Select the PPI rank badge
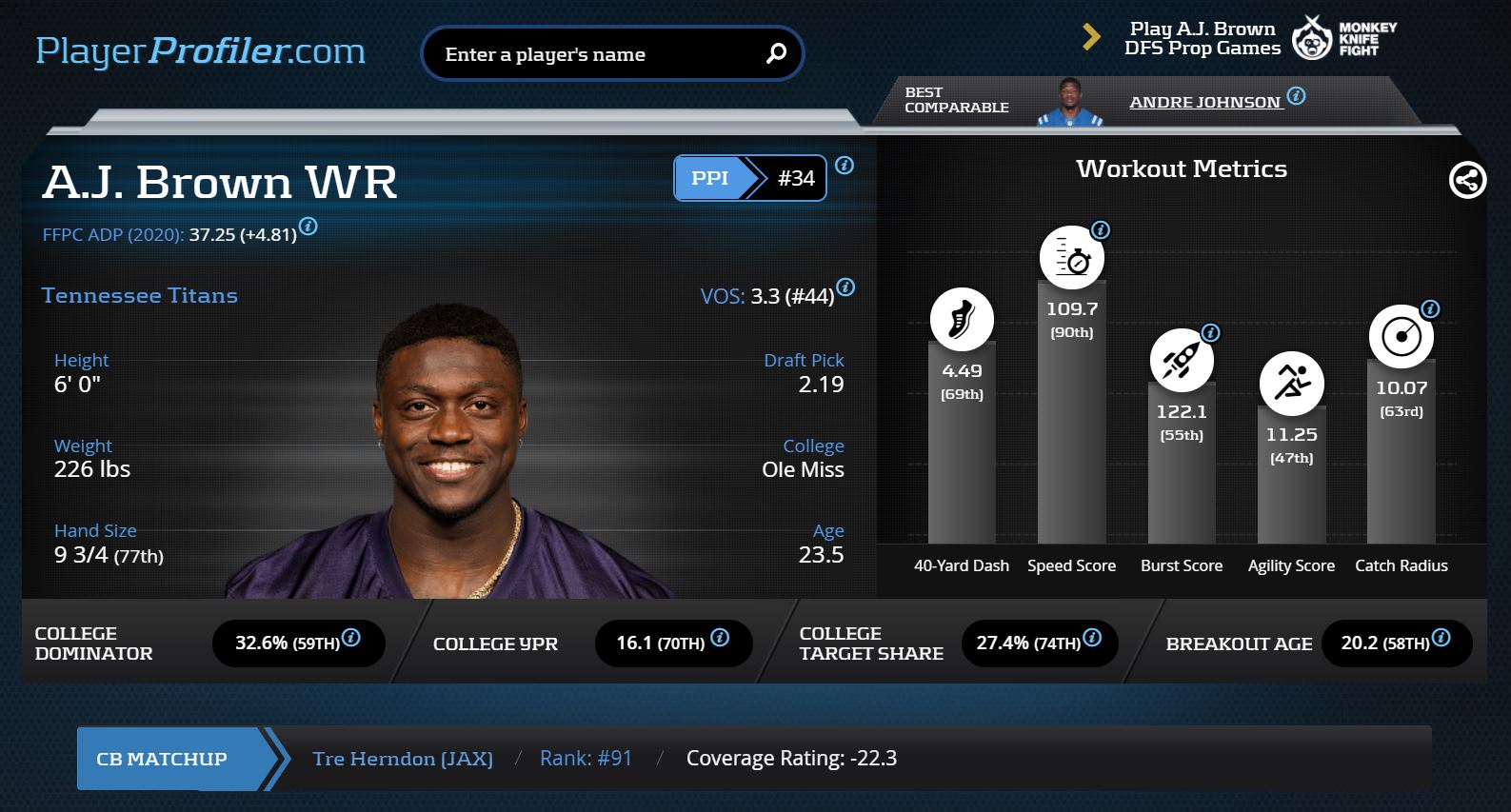The width and height of the screenshot is (1511, 812). click(749, 178)
